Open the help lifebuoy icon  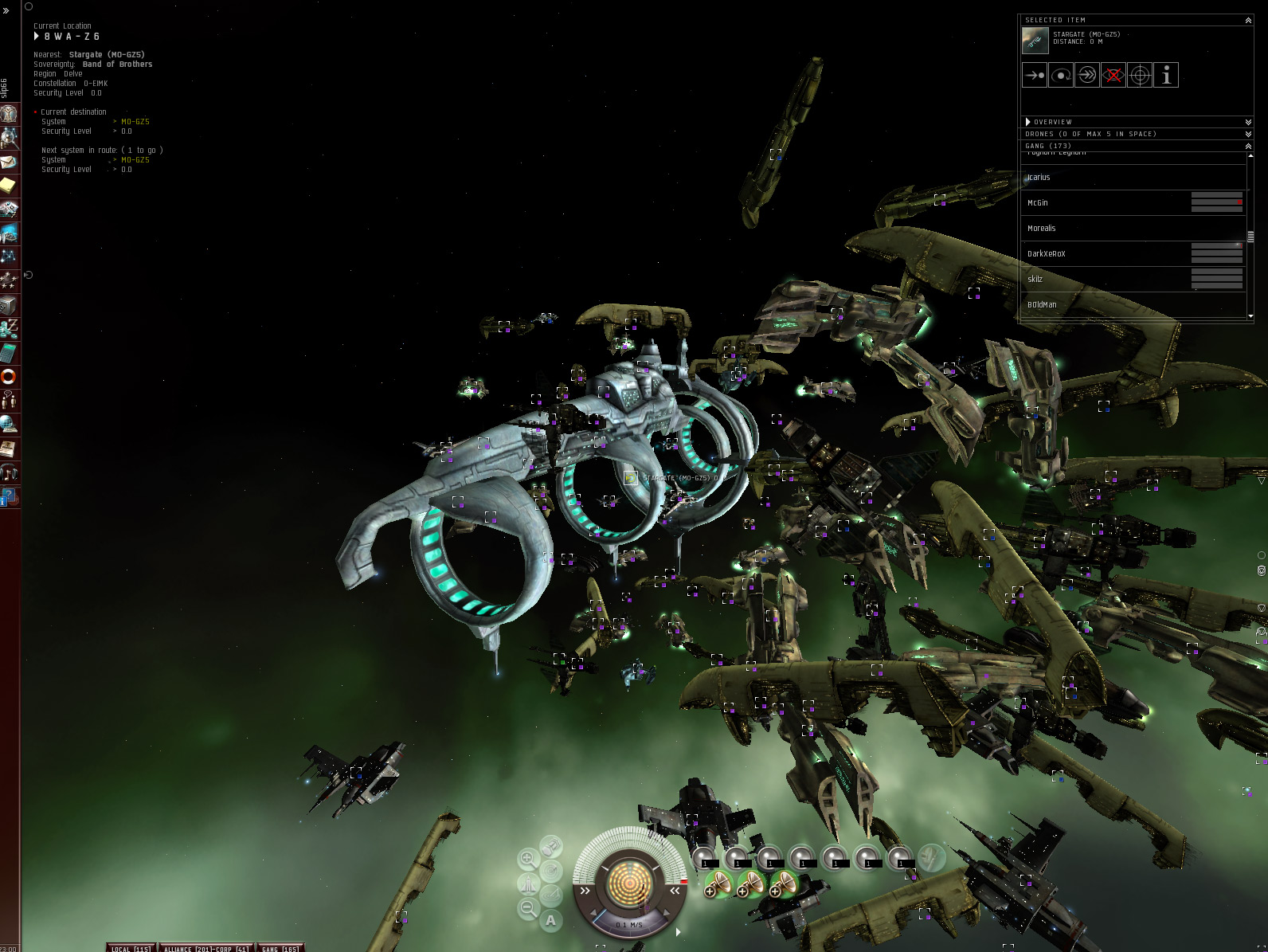click(x=8, y=376)
